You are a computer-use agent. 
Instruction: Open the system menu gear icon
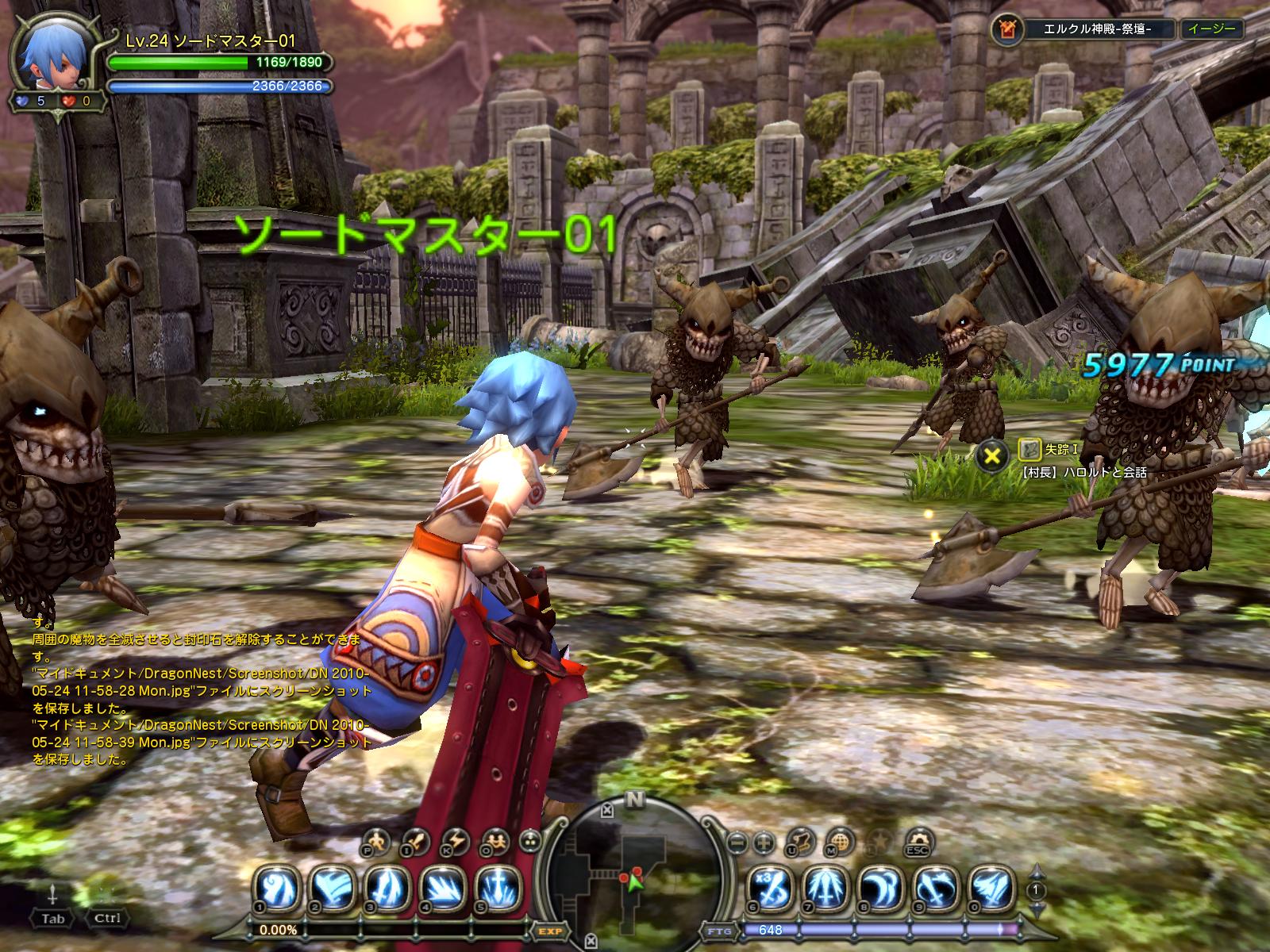coord(918,841)
